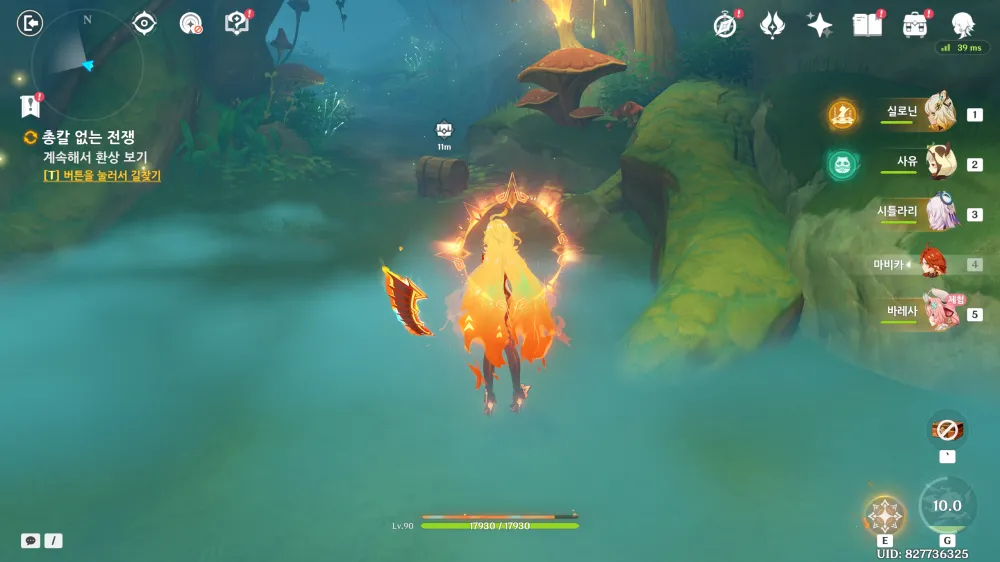Open the chat speech bubble icon
This screenshot has height=562, width=1000.
click(31, 540)
